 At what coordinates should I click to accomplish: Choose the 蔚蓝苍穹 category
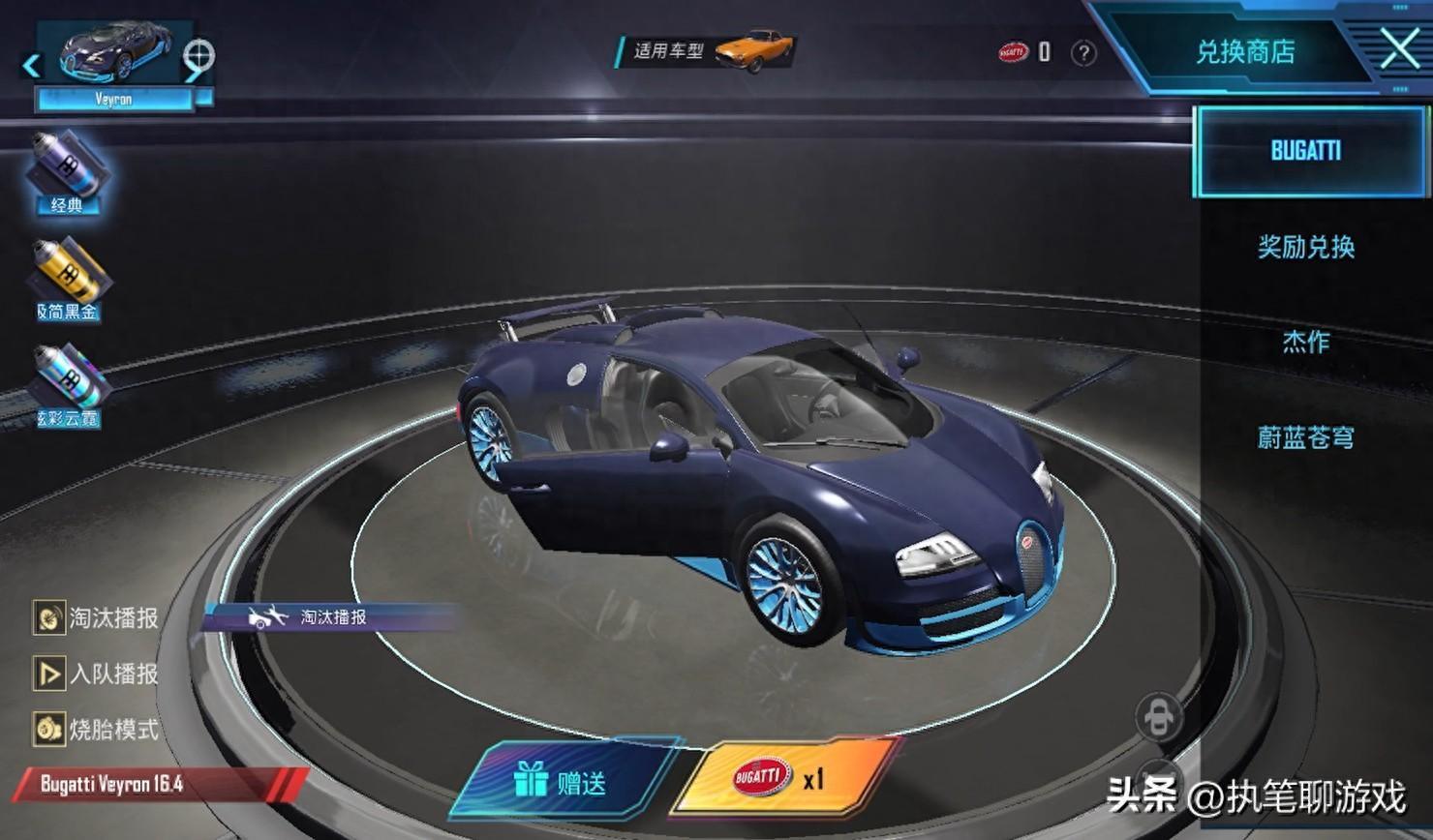1305,437
